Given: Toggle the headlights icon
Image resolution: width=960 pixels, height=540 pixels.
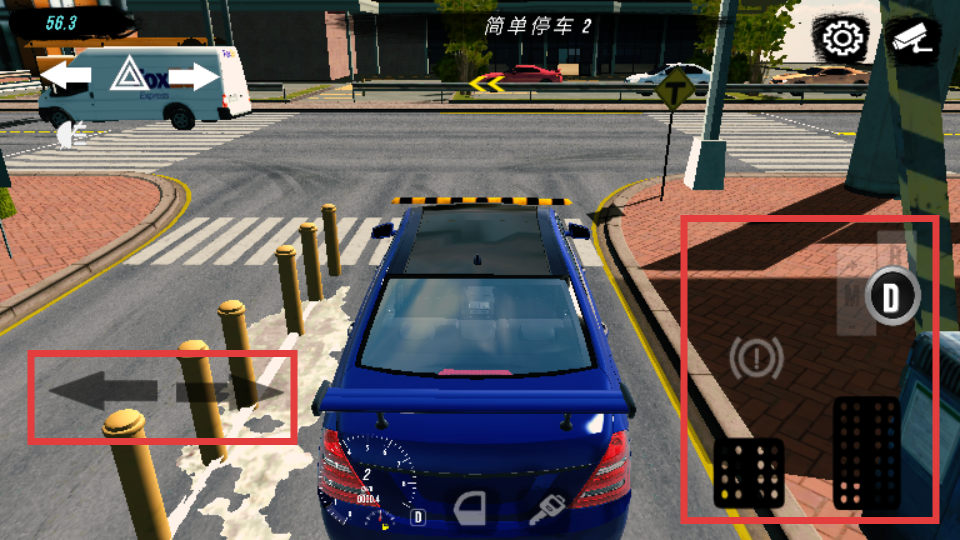Looking at the screenshot, I should coord(67,134).
